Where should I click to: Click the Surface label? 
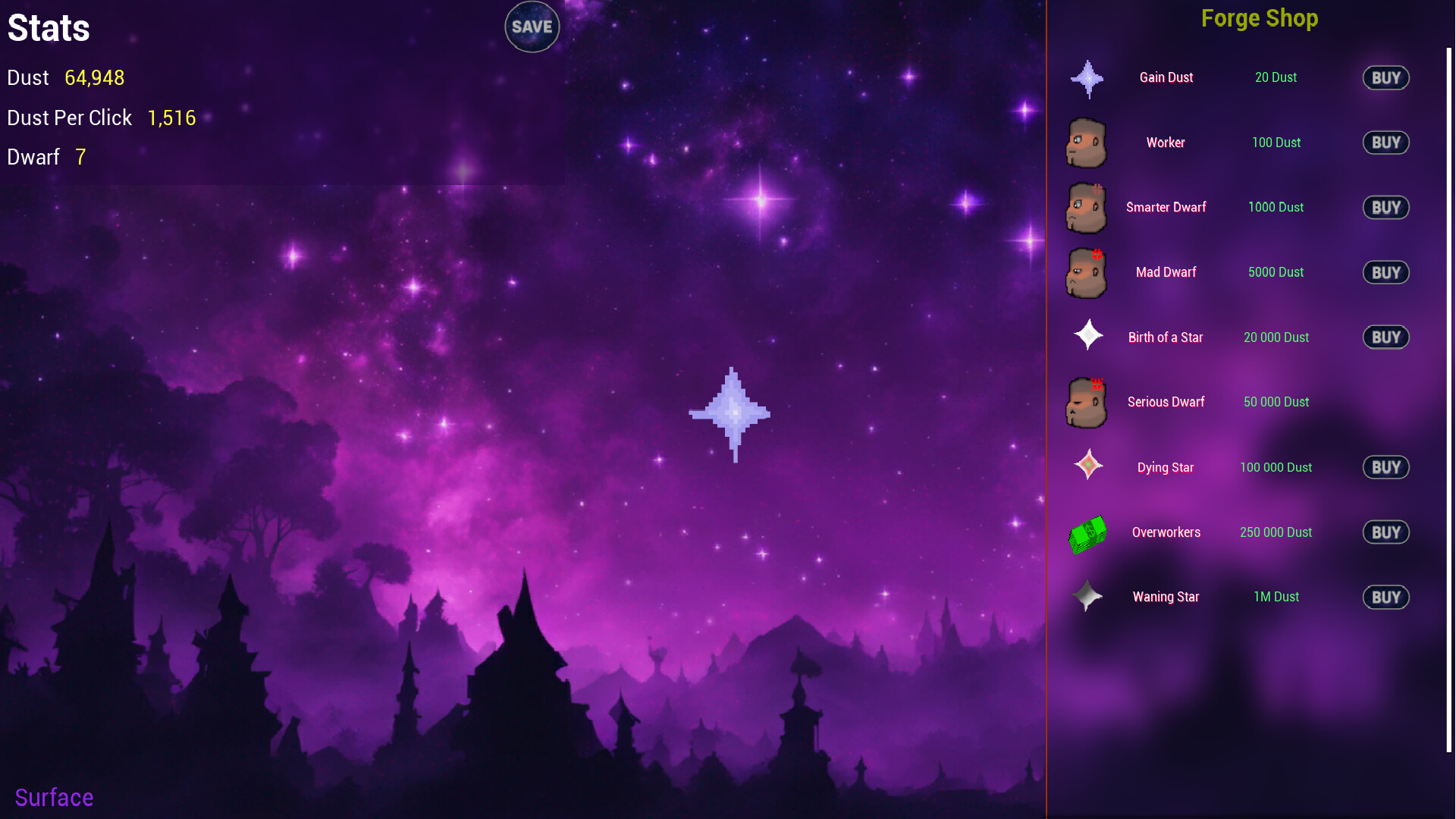54,797
